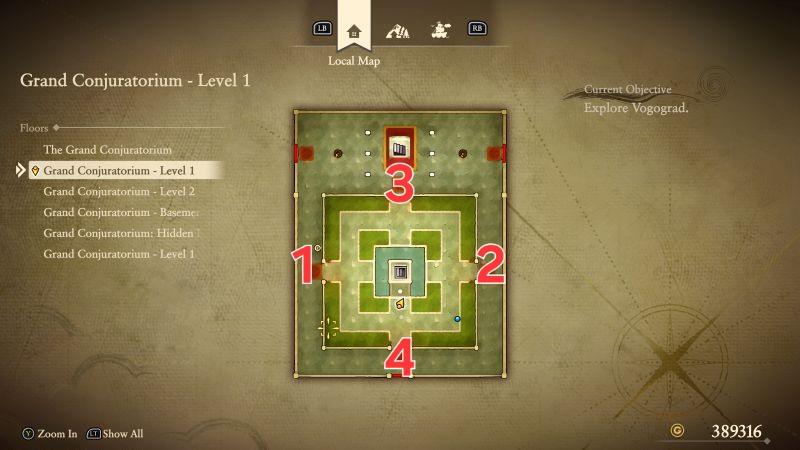Image resolution: width=800 pixels, height=450 pixels.
Task: Click the stairs icon at the map's center
Action: tap(401, 272)
